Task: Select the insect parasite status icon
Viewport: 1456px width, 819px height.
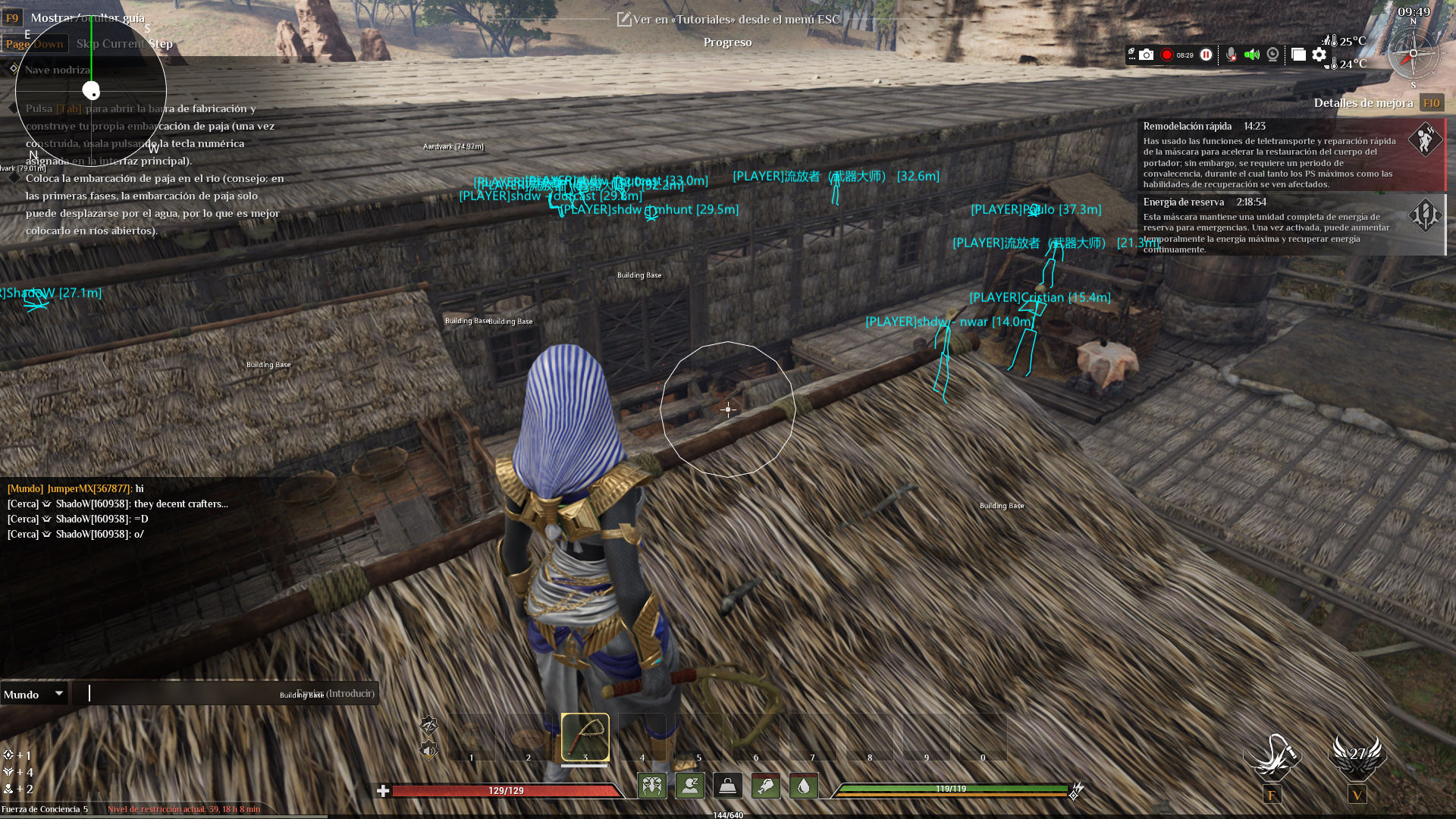Action: (652, 786)
